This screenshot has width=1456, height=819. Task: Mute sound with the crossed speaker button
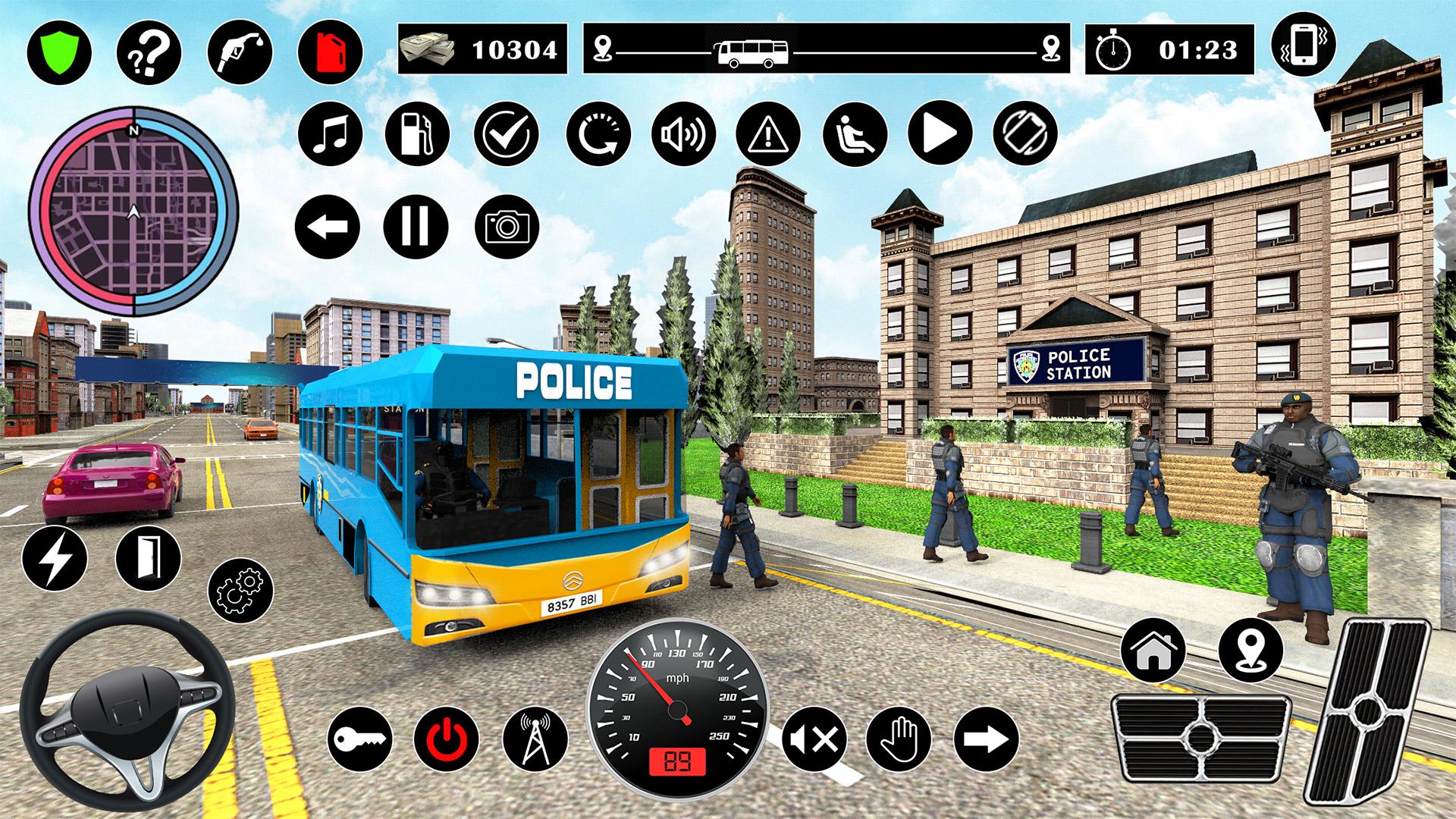tap(814, 739)
